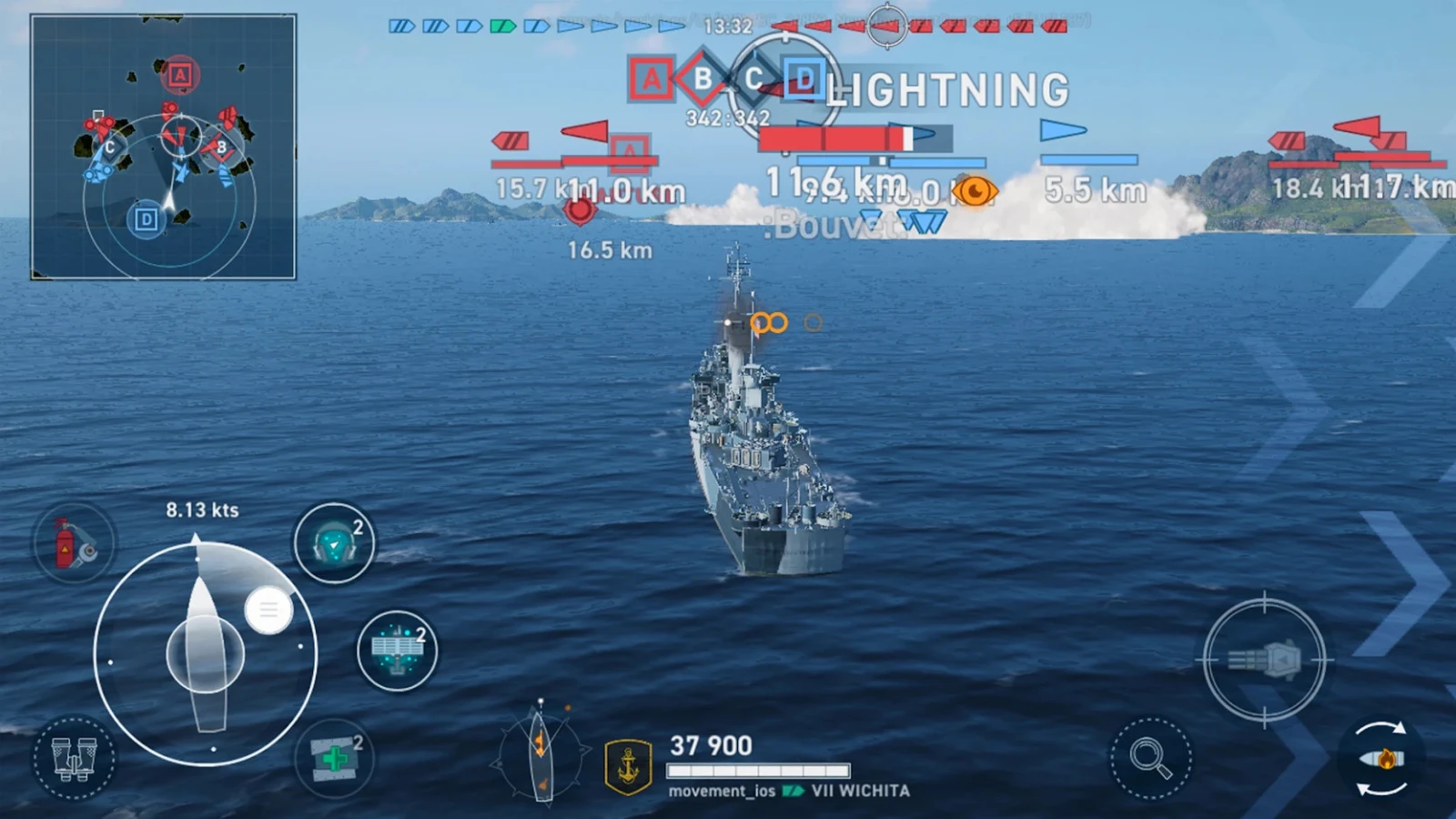Tap the throttle speed handle
The width and height of the screenshot is (1456, 819).
pyautogui.click(x=268, y=611)
